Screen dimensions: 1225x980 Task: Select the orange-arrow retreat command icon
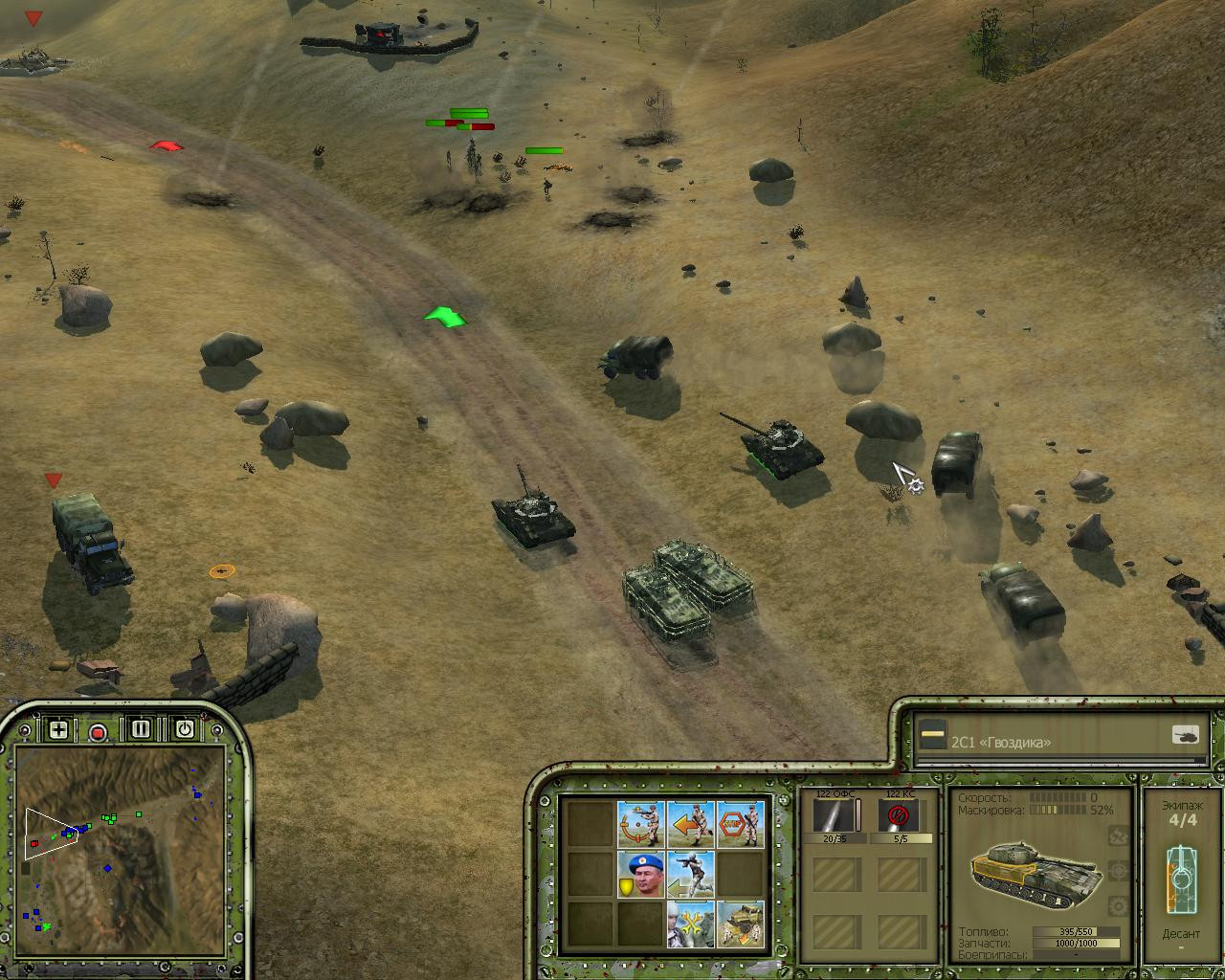coord(691,824)
